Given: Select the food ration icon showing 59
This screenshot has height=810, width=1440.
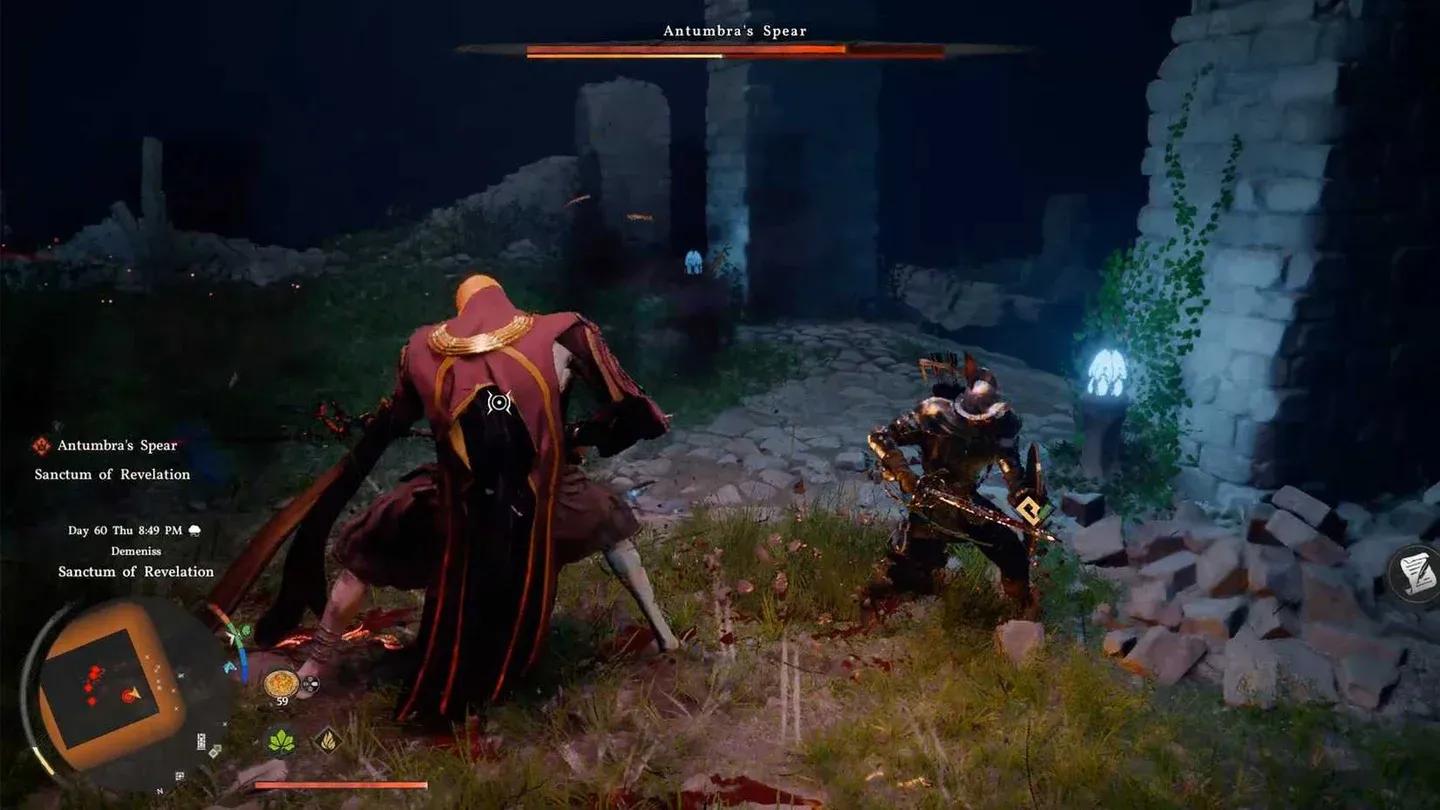Looking at the screenshot, I should tap(281, 681).
